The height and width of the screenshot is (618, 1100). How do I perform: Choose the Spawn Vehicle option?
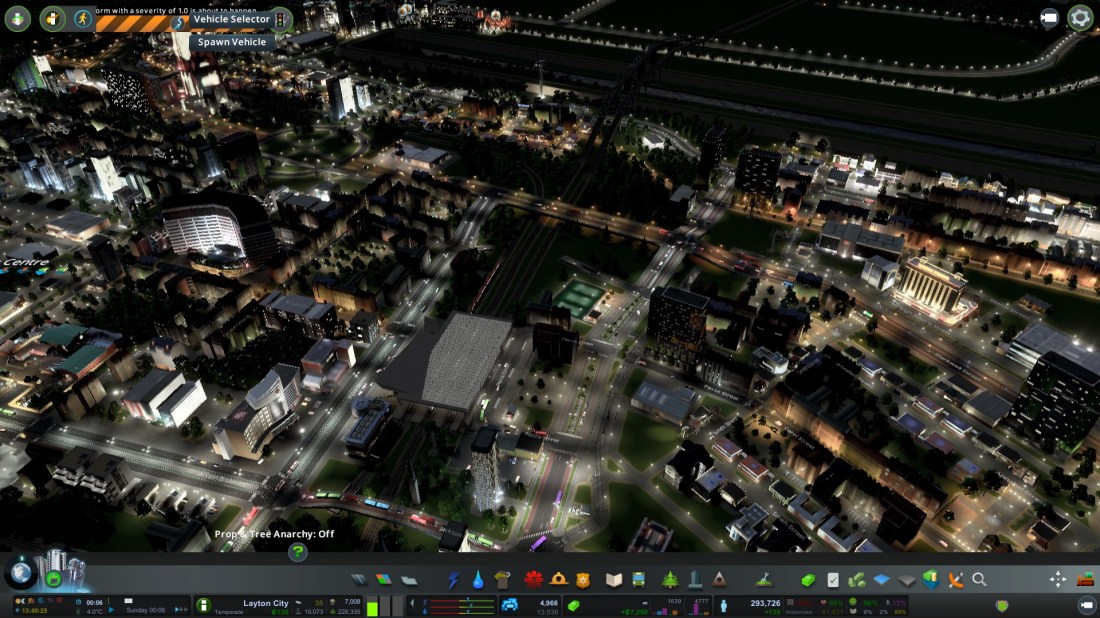pos(231,42)
